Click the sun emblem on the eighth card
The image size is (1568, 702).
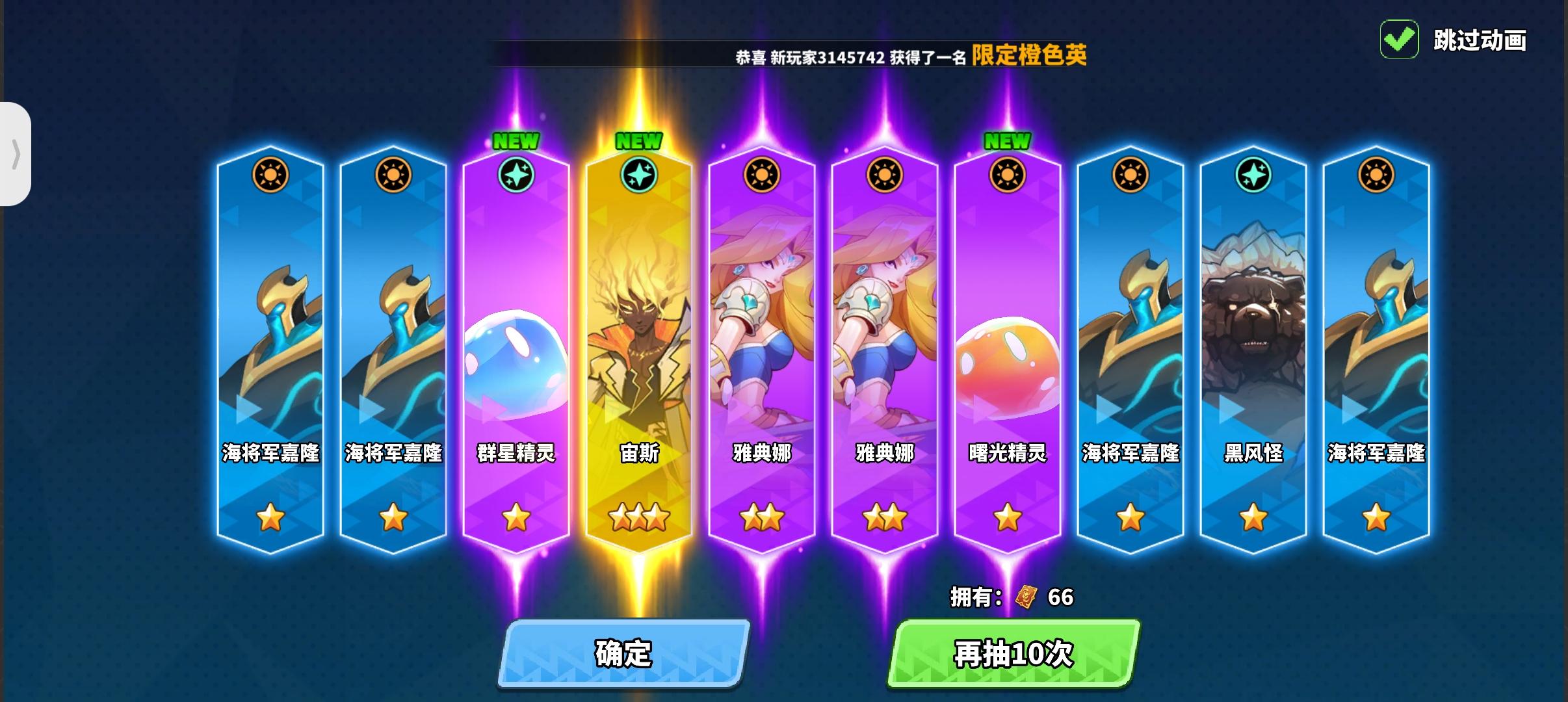[1131, 175]
